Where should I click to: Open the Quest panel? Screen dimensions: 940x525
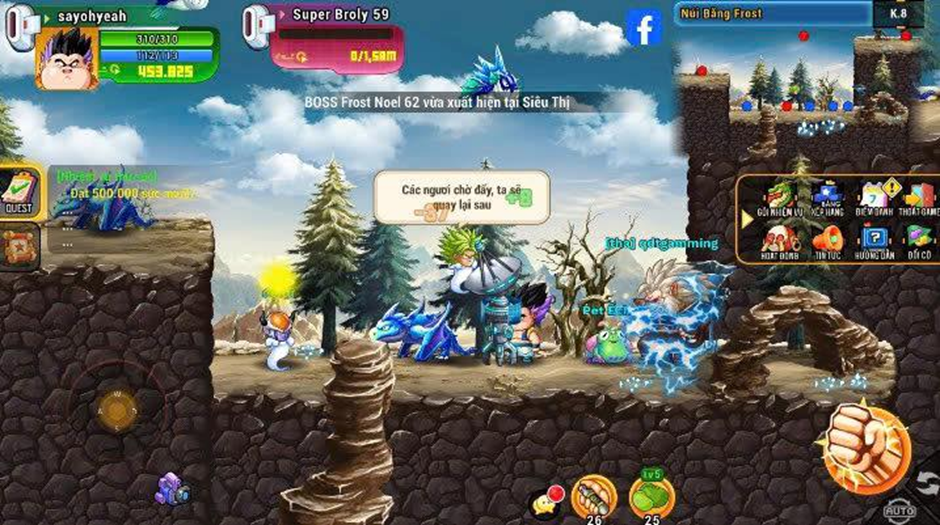pos(19,190)
